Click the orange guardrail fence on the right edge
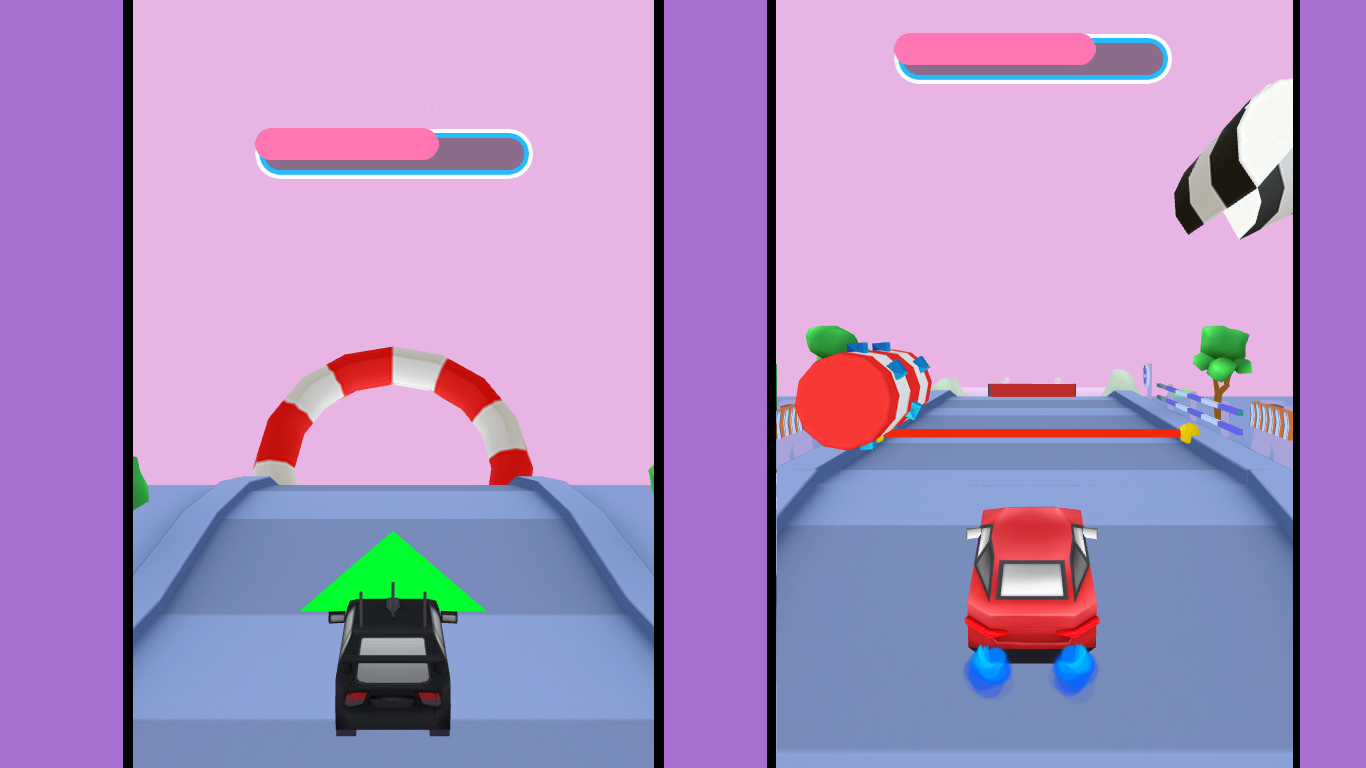The height and width of the screenshot is (768, 1366). pos(1269,418)
